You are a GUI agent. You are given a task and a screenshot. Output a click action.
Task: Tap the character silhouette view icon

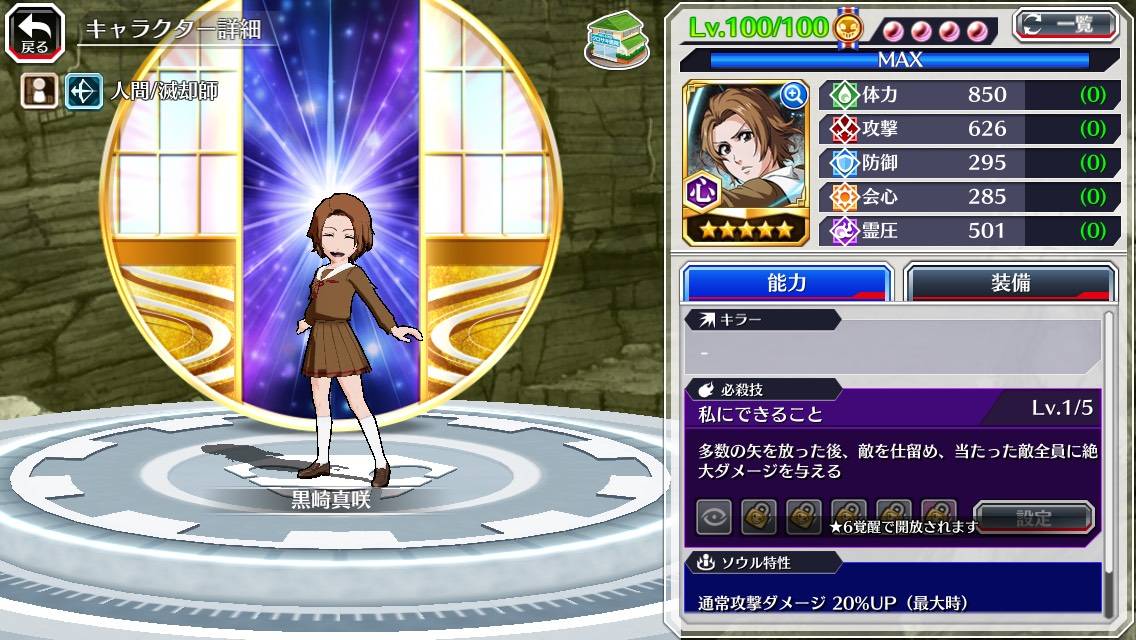click(x=39, y=91)
